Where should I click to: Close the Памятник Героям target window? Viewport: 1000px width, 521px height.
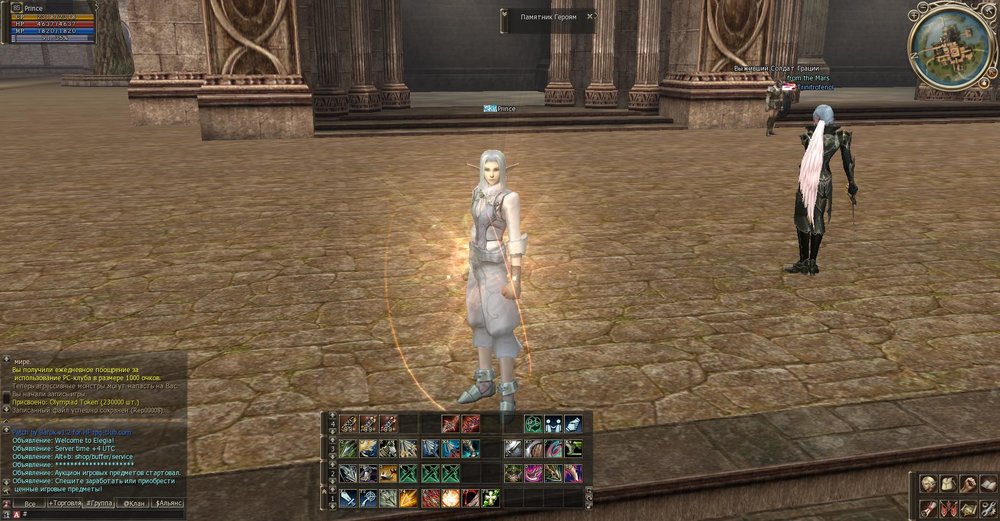tap(590, 17)
